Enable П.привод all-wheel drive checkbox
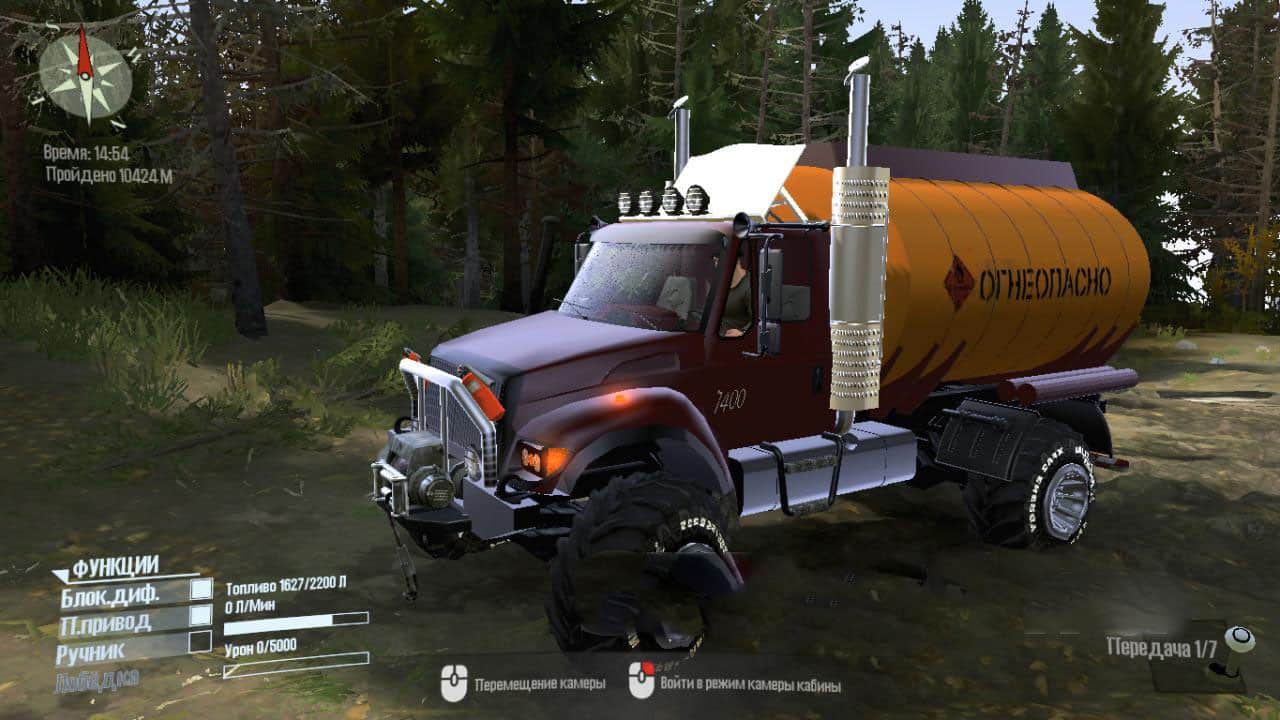The height and width of the screenshot is (720, 1280). coord(201,615)
